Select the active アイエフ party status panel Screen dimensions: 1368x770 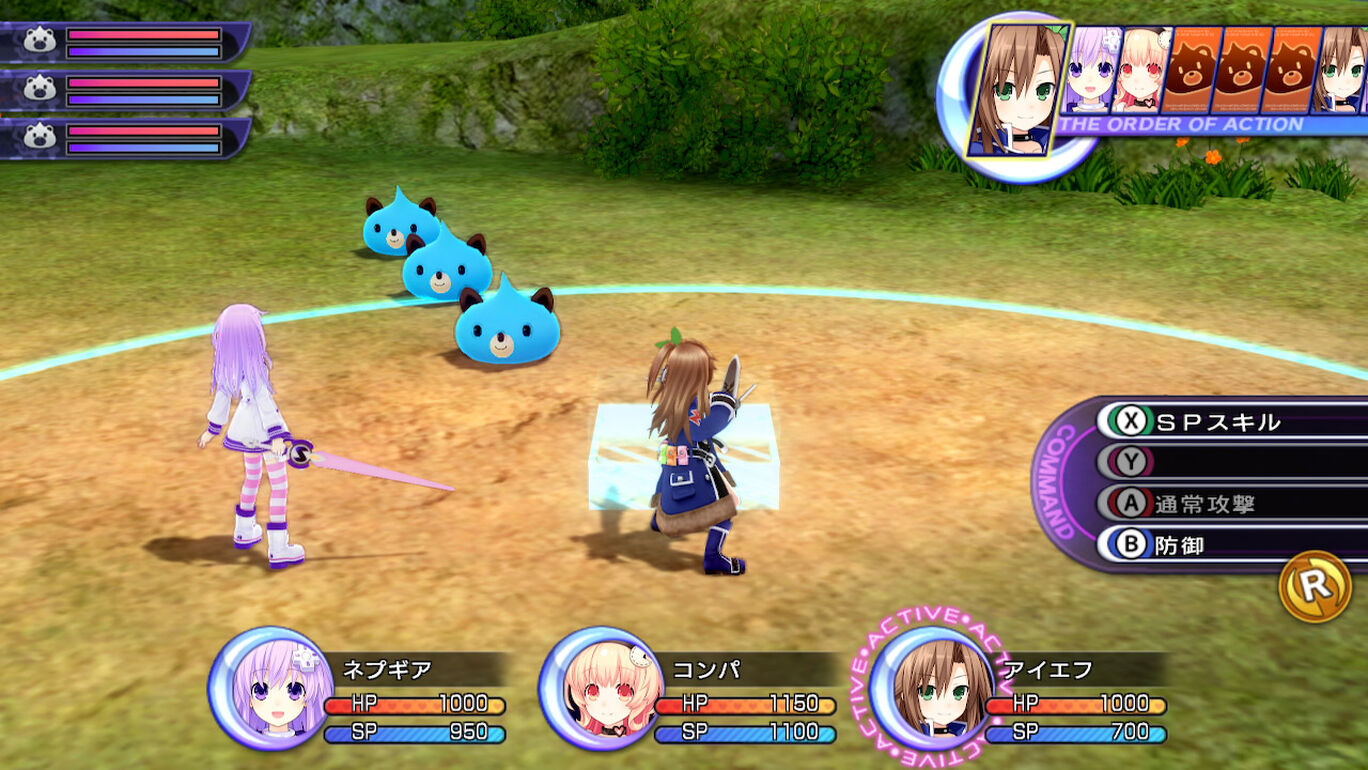tap(1020, 688)
